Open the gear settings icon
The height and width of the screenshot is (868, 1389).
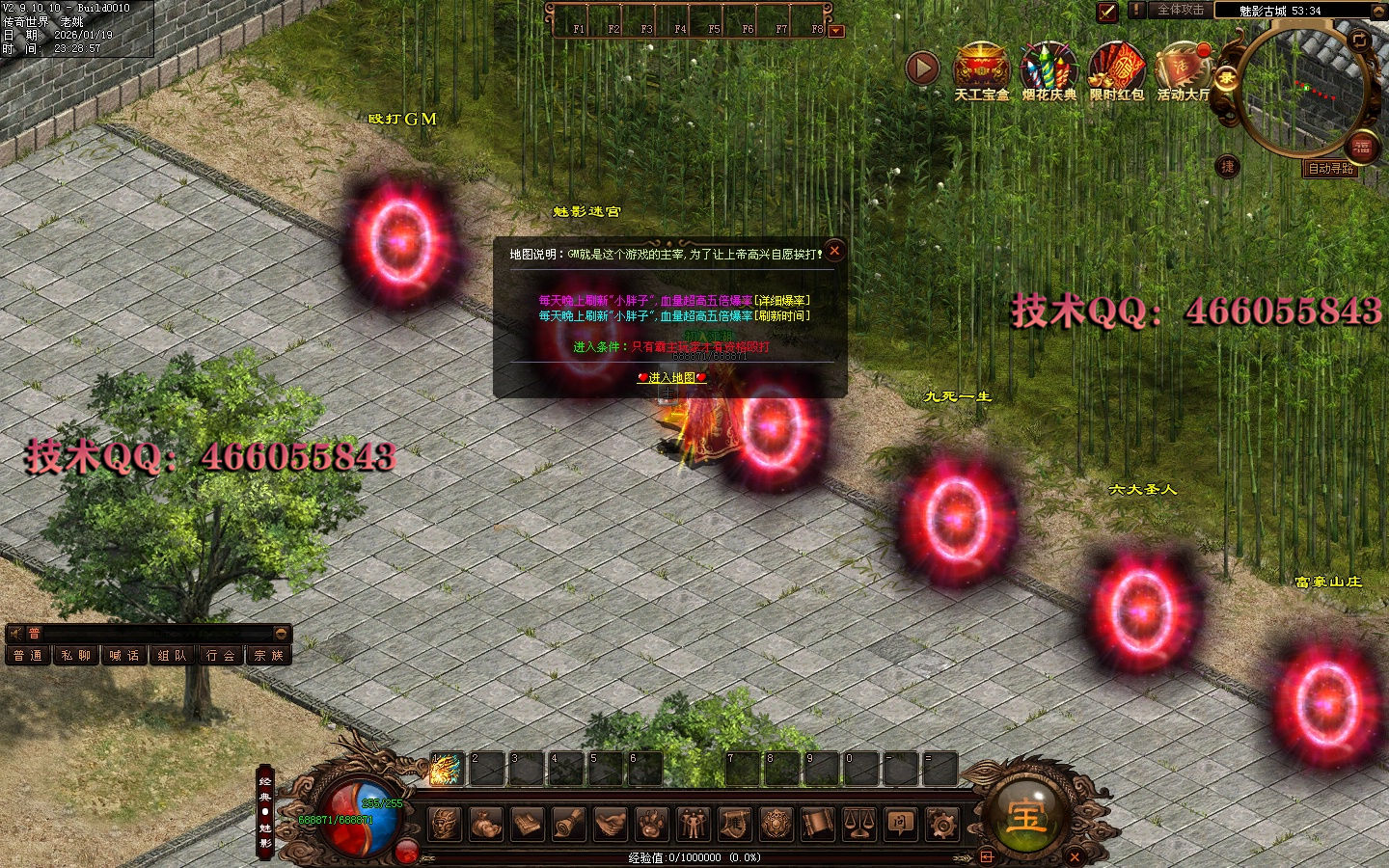[x=941, y=824]
